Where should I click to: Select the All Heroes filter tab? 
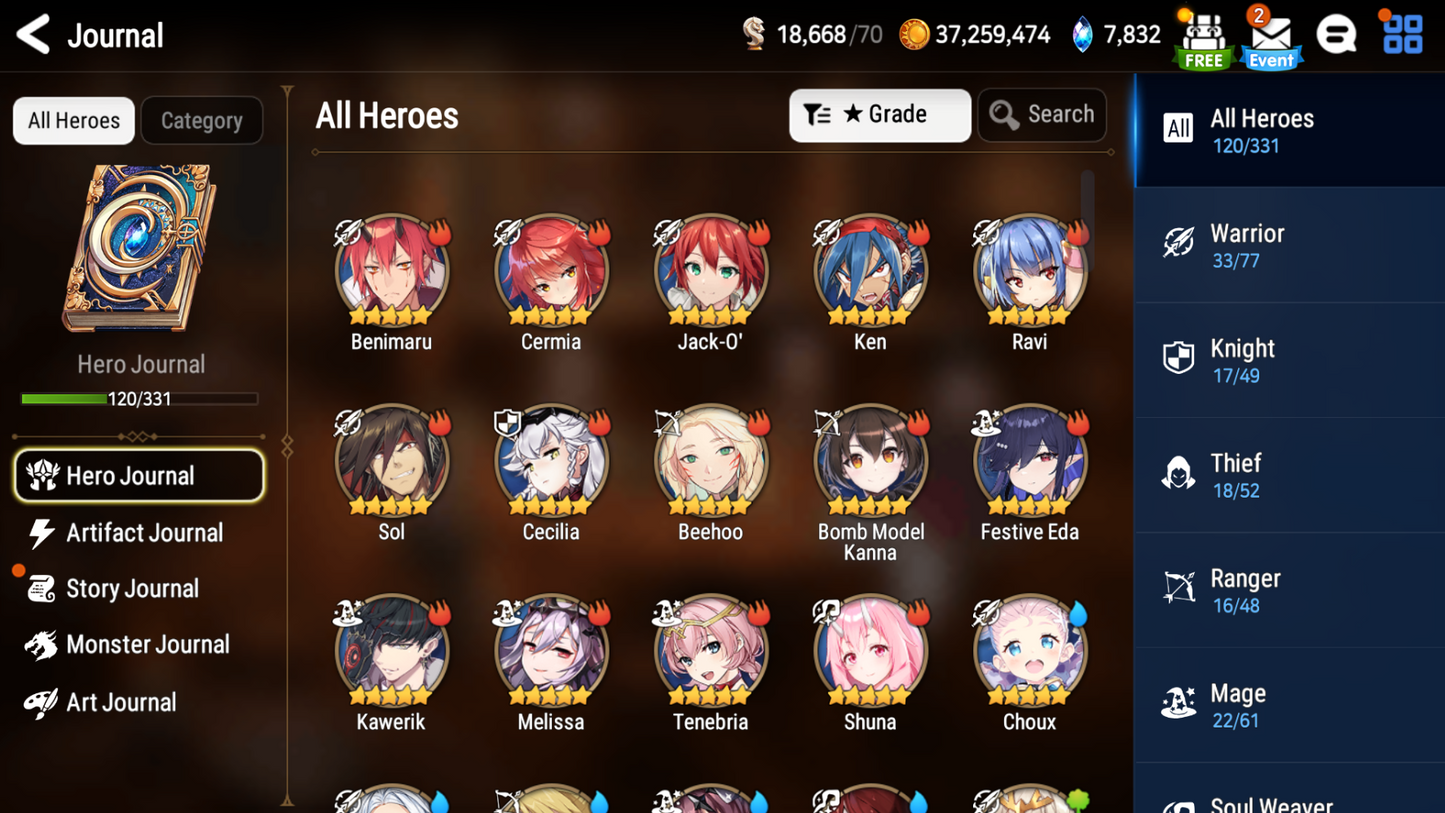(x=73, y=120)
